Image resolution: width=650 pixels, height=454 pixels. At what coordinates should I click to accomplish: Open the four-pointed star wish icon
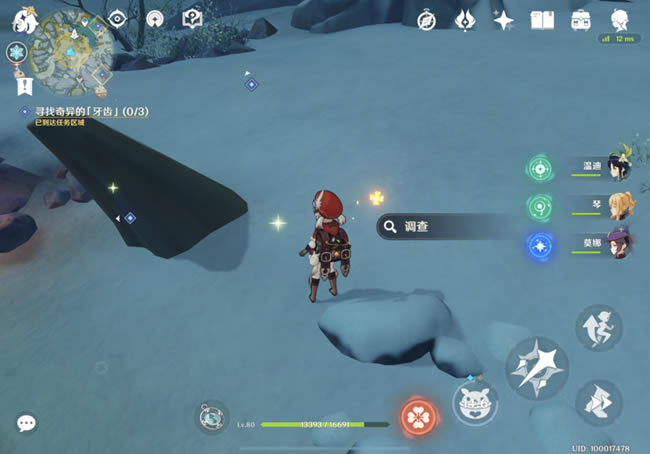503,19
